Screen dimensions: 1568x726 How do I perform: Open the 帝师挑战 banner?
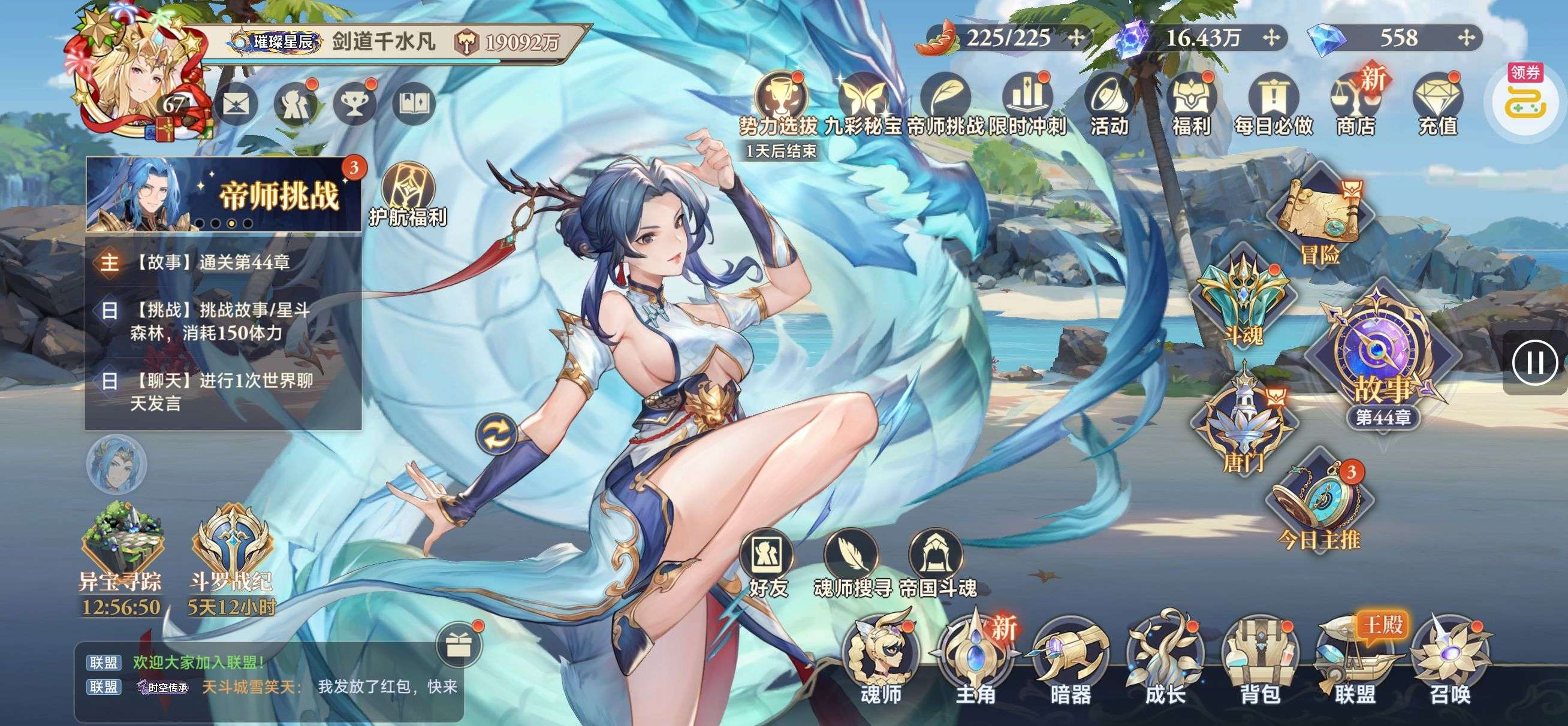tap(224, 195)
